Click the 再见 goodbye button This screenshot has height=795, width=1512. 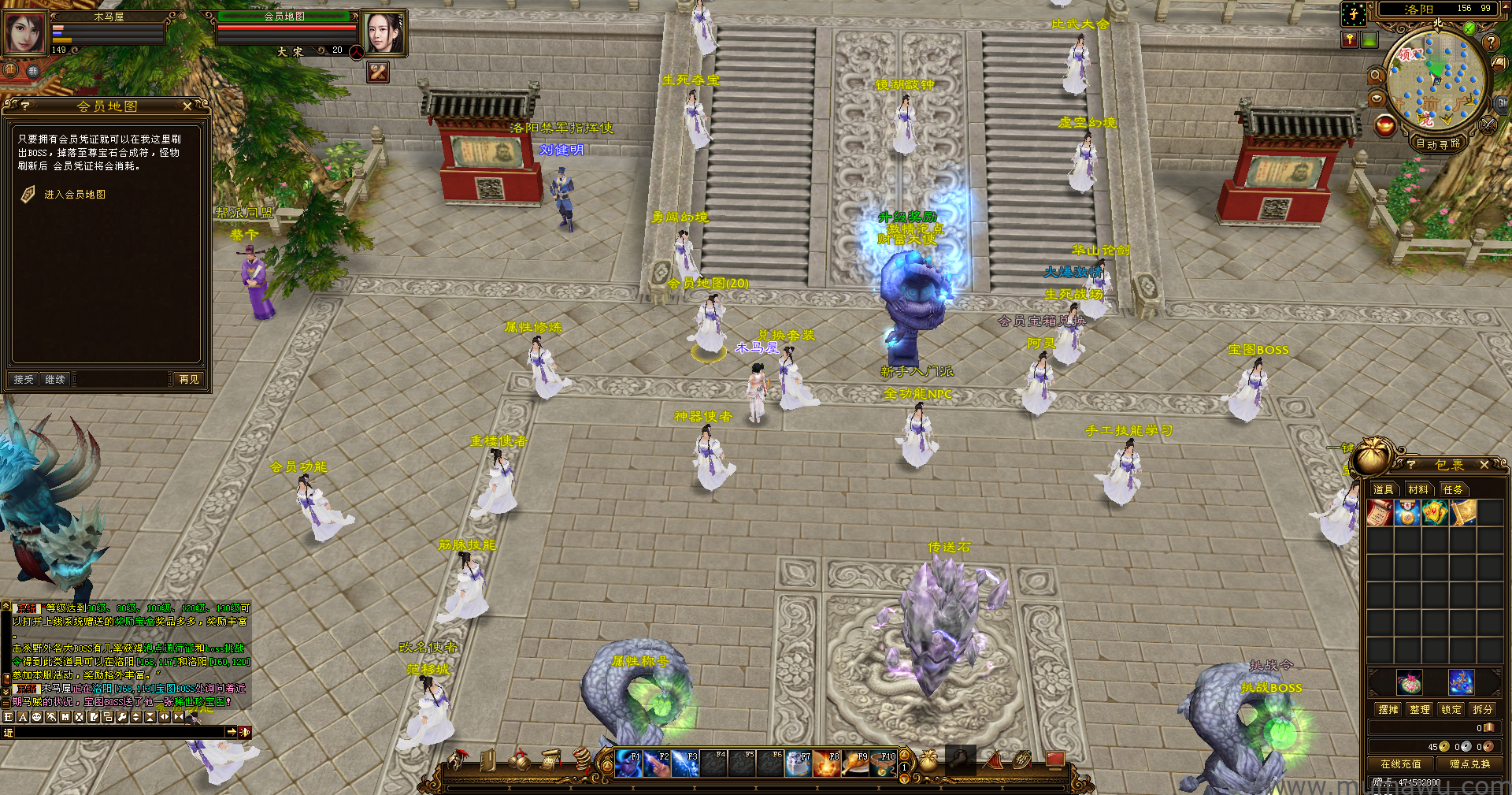(x=189, y=380)
